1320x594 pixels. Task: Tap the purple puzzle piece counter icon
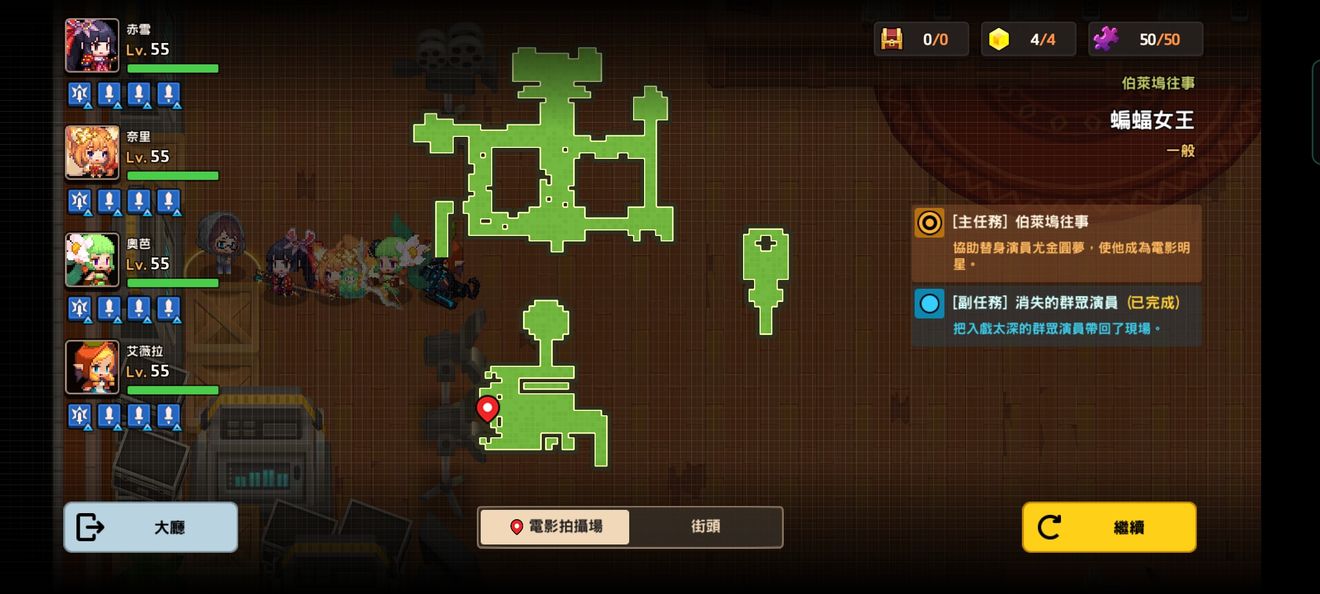[1106, 39]
